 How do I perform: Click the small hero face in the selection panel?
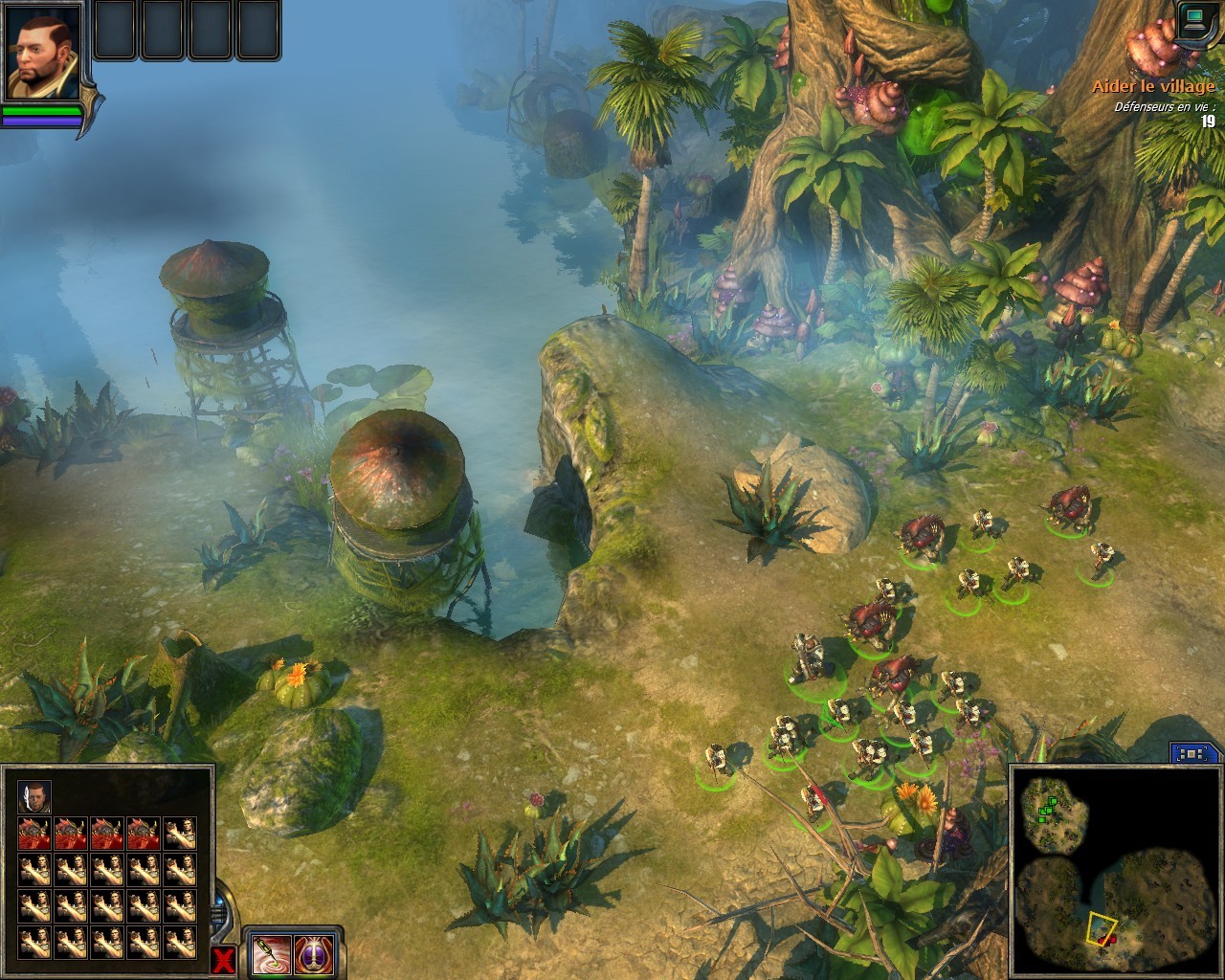[x=34, y=796]
